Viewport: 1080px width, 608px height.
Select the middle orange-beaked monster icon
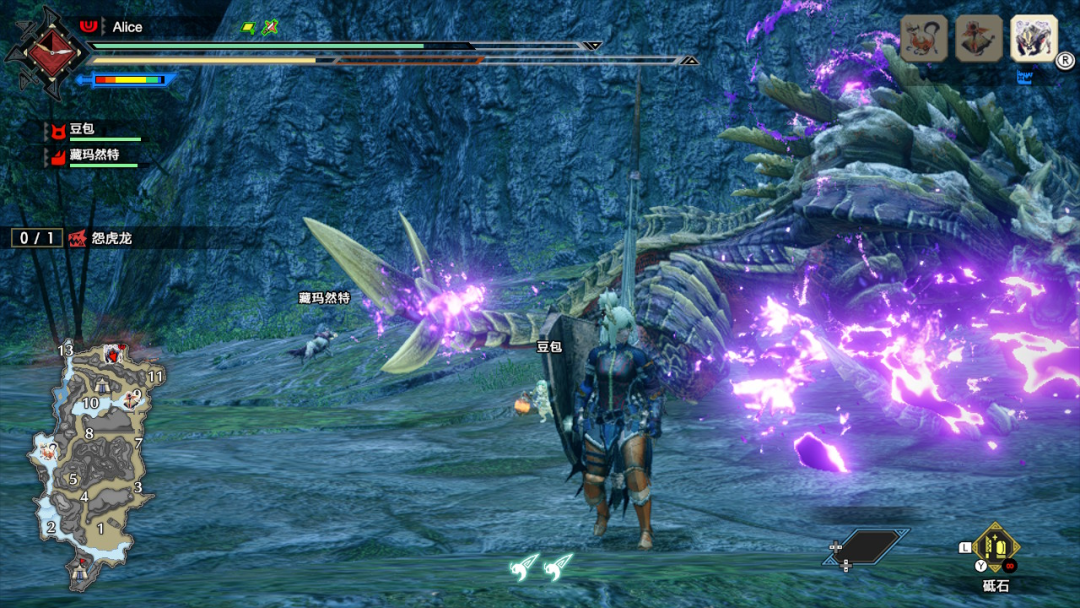(979, 39)
